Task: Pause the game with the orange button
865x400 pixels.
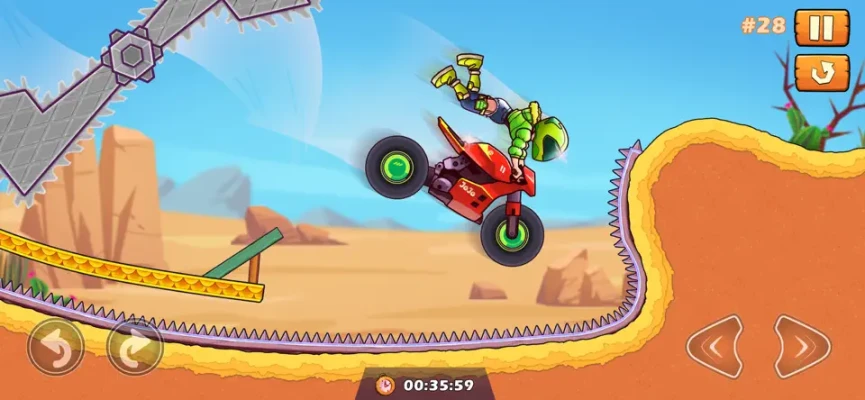Action: click(821, 27)
